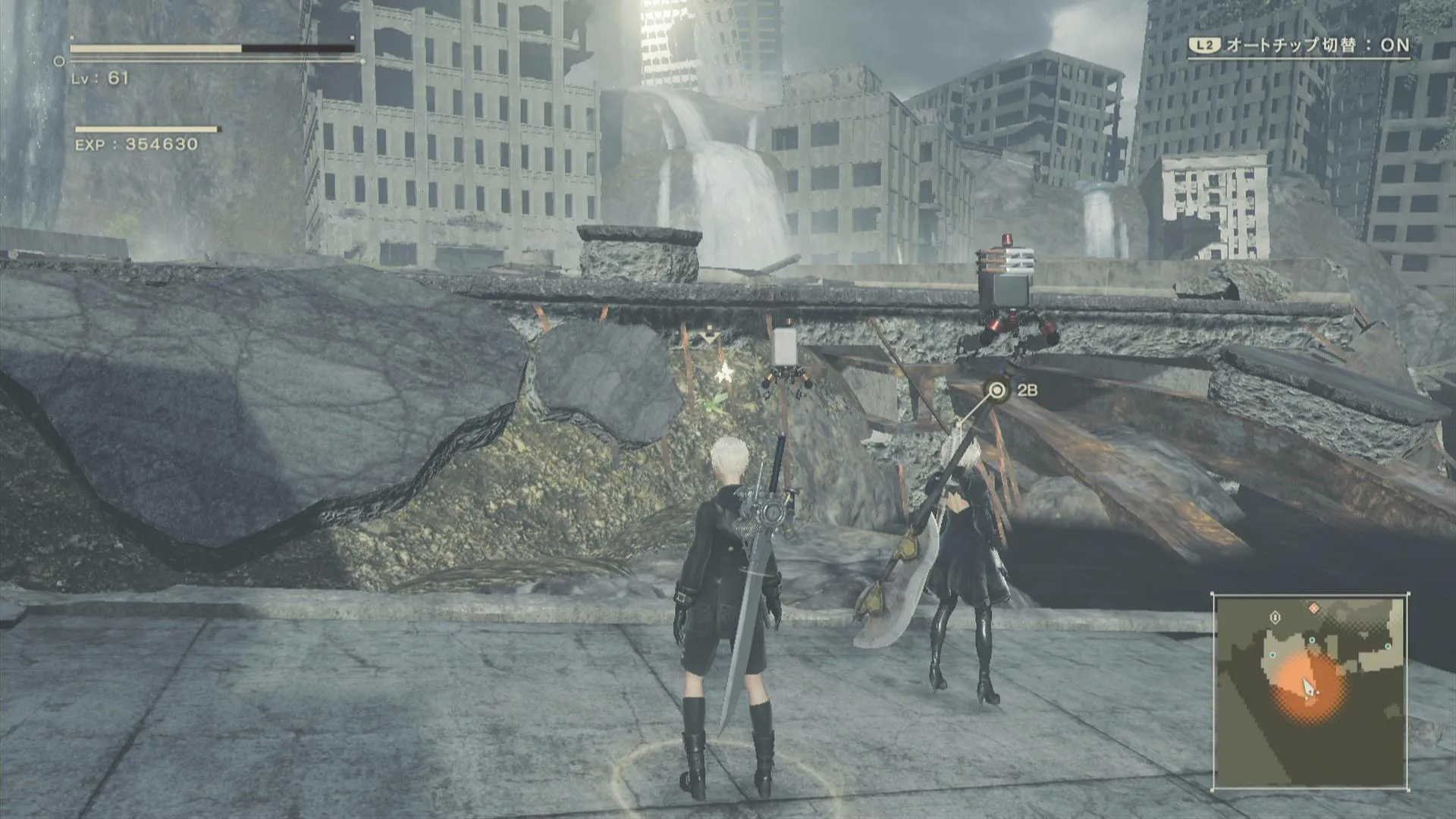Click the orange diamond marker on minimap
Viewport: 1456px width, 819px height.
click(1314, 608)
